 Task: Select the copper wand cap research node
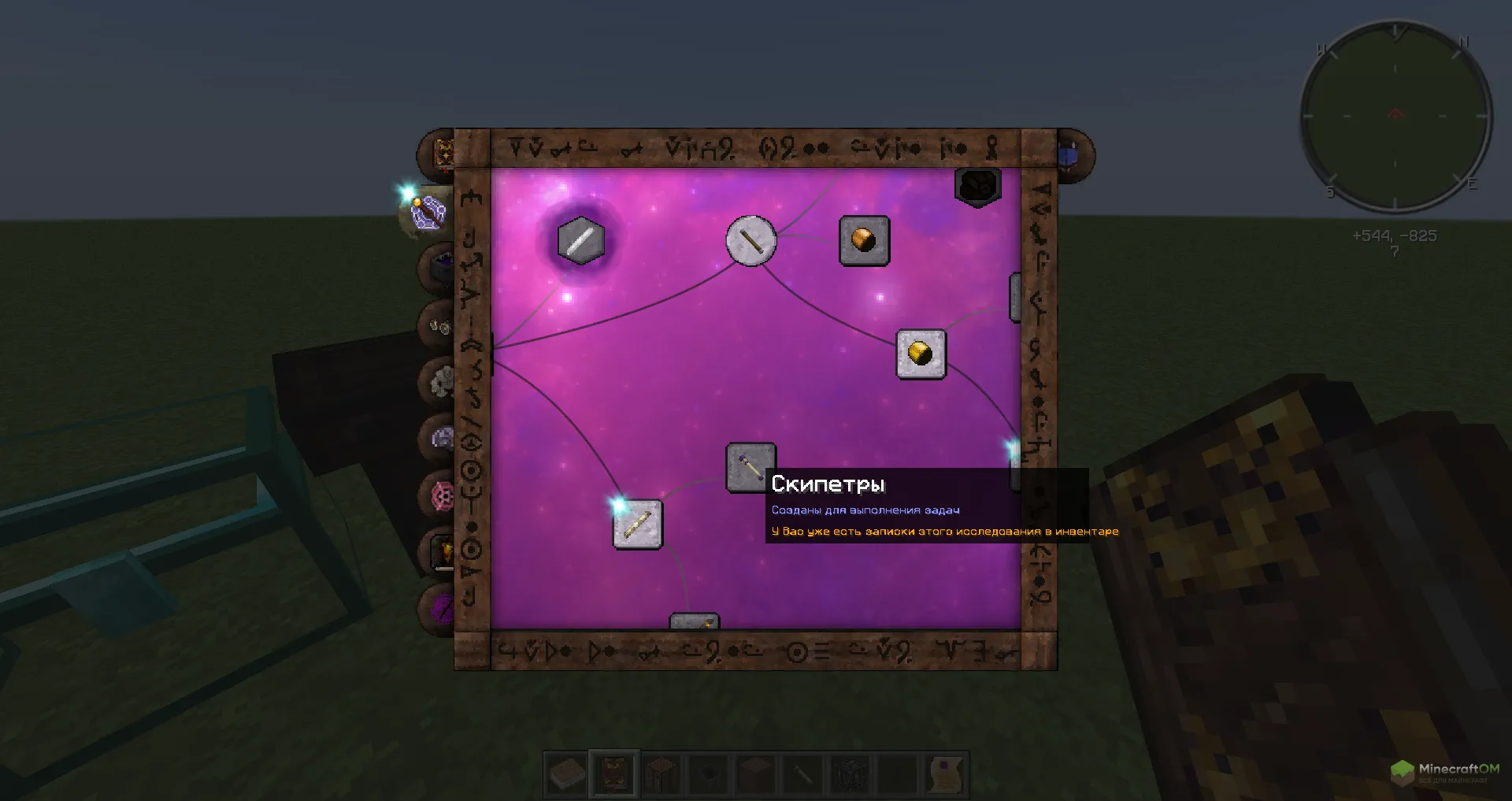pyautogui.click(x=864, y=240)
